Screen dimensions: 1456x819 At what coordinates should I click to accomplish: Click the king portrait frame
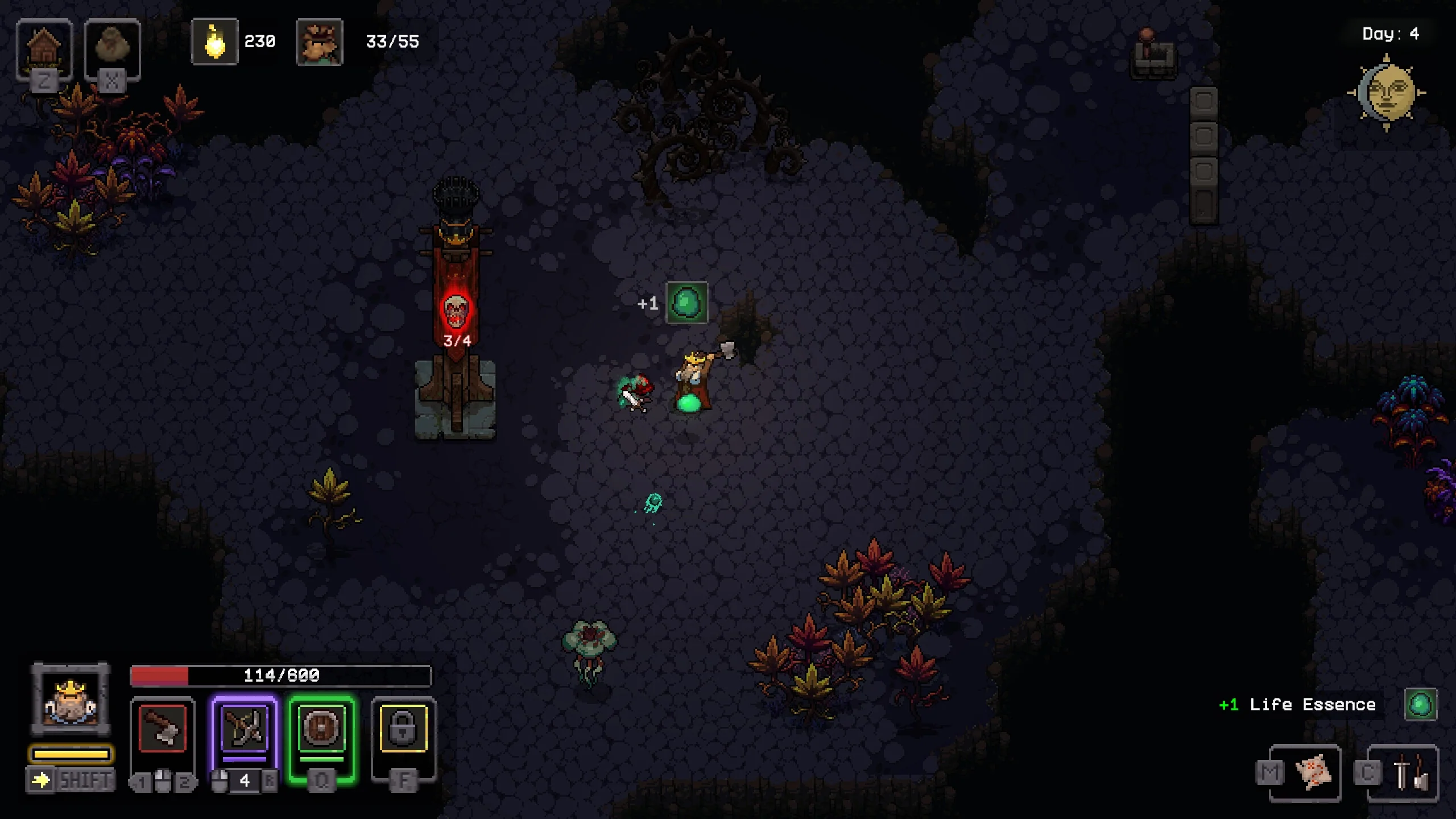point(71,700)
